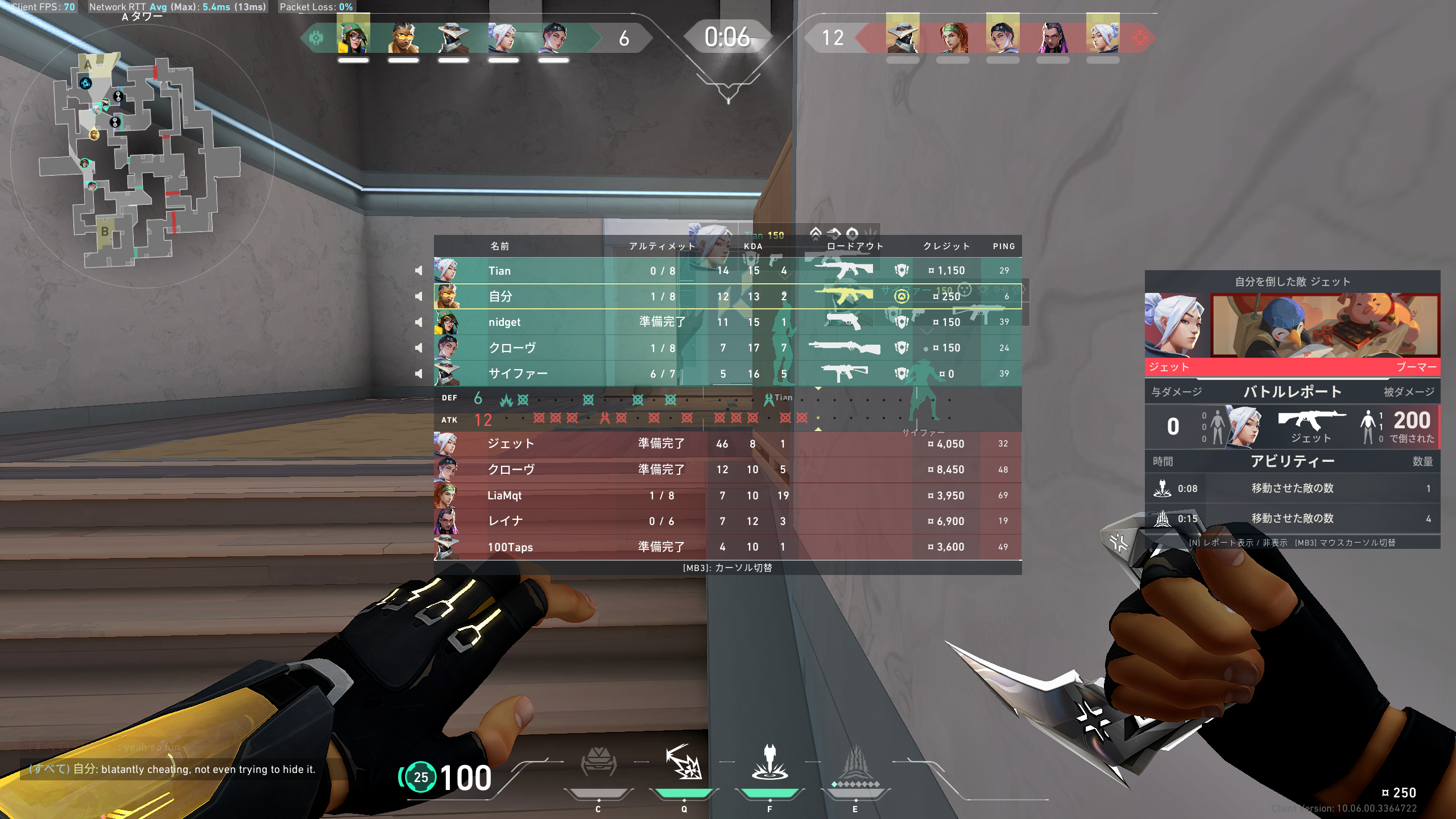Image resolution: width=1456 pixels, height=819 pixels.
Task: Toggle the speaker icon beside nidget
Action: click(x=419, y=322)
